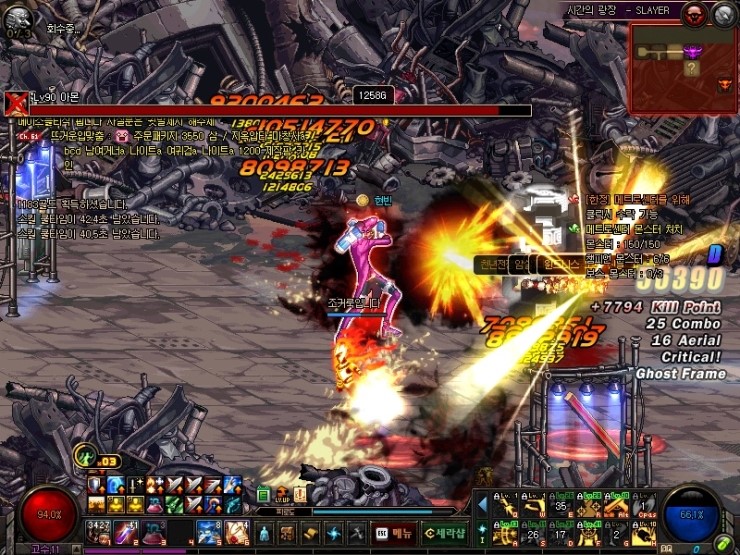This screenshot has height=555, width=740.
Task: Select the question mark room on the minimap
Action: (690, 68)
